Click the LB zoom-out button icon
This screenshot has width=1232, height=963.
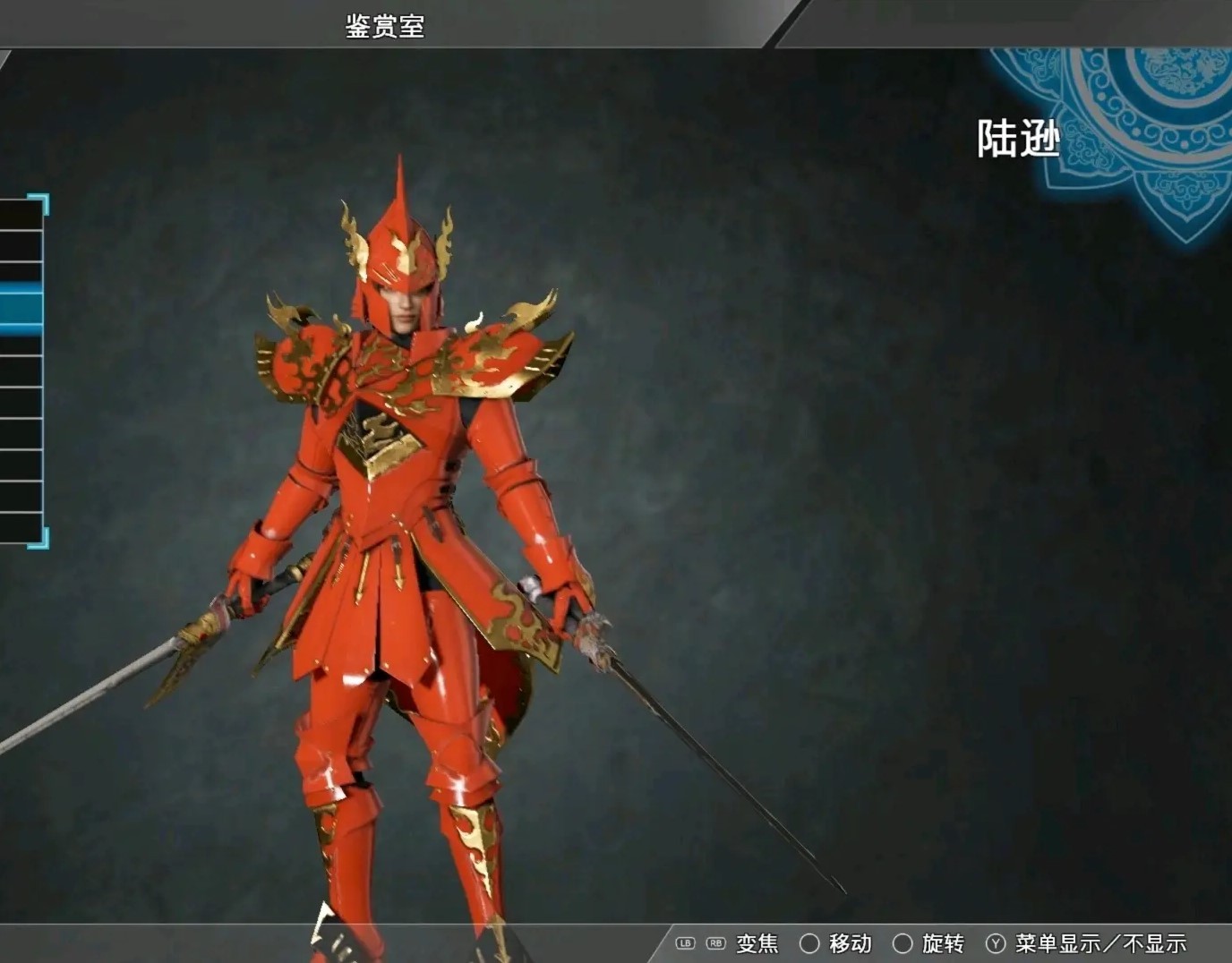coord(687,943)
